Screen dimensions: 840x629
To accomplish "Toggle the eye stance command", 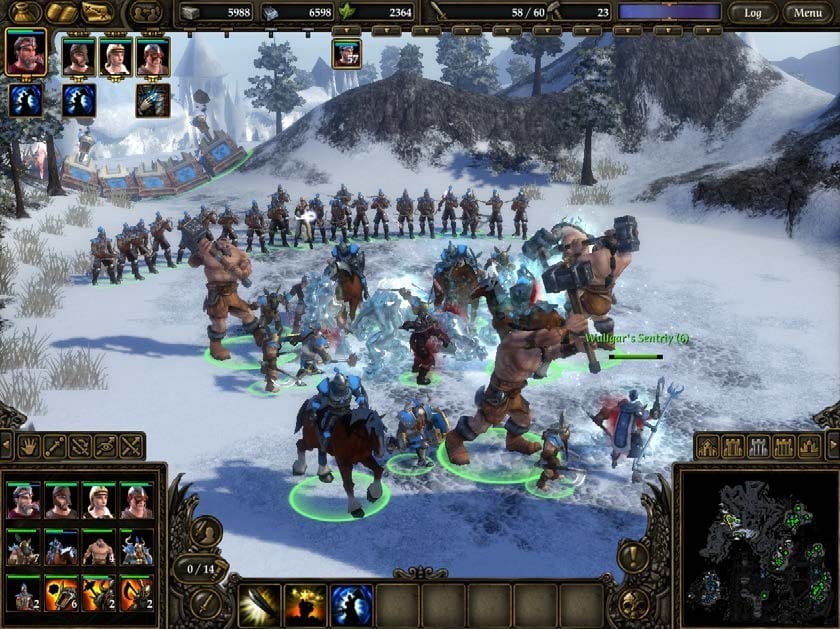I will (104, 446).
